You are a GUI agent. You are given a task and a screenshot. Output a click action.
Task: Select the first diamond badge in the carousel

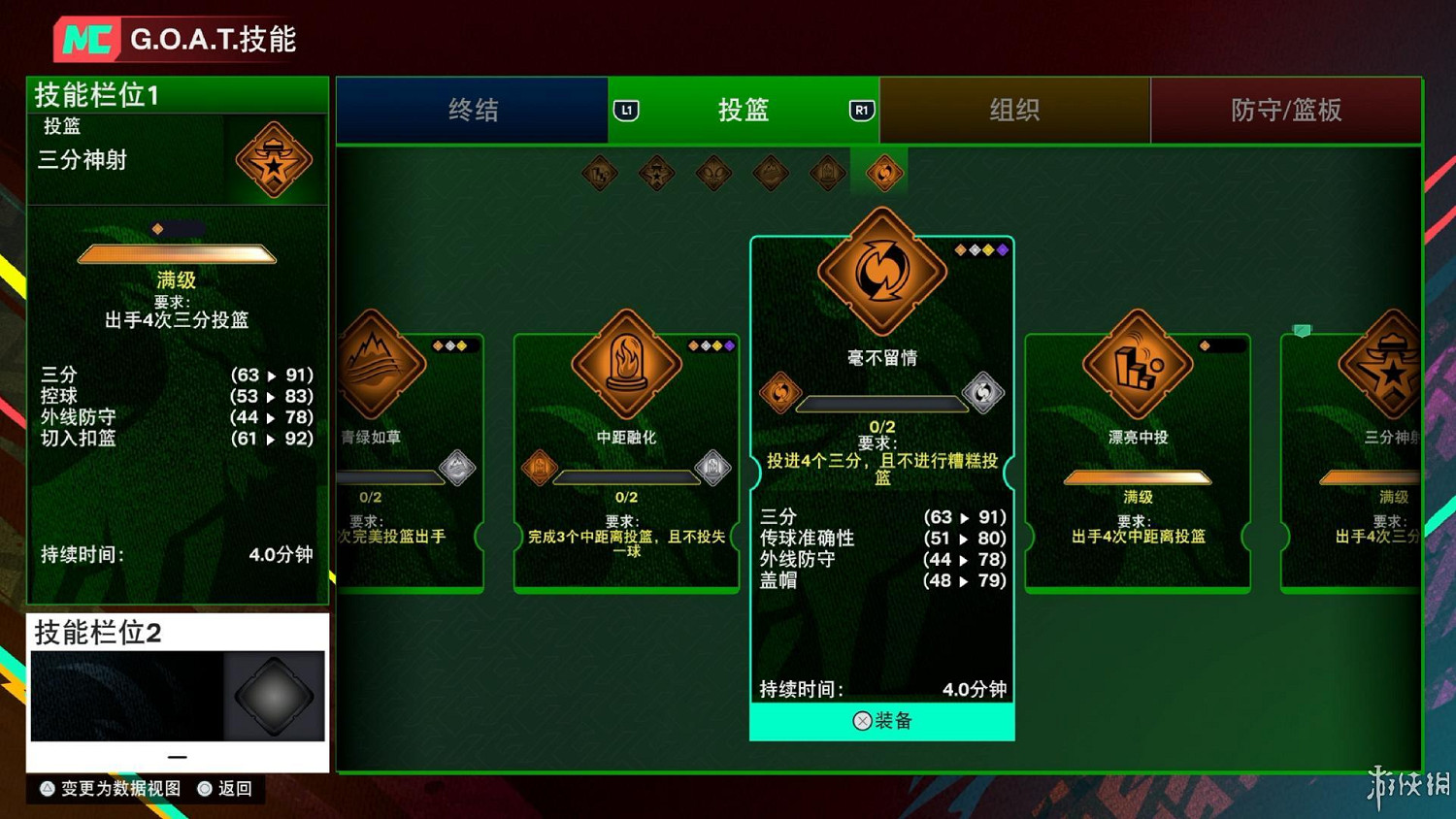pyautogui.click(x=599, y=175)
